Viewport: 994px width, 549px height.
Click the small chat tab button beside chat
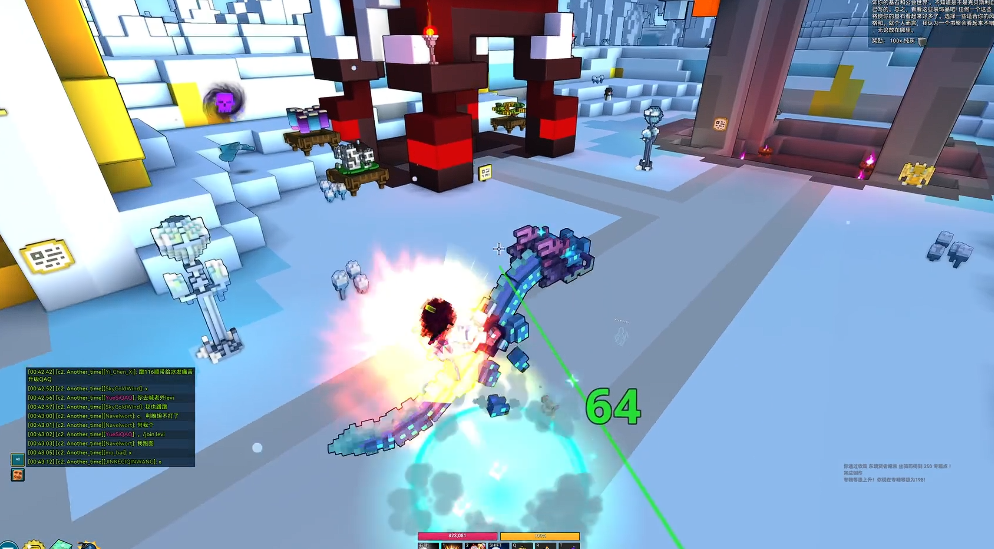[x=18, y=459]
